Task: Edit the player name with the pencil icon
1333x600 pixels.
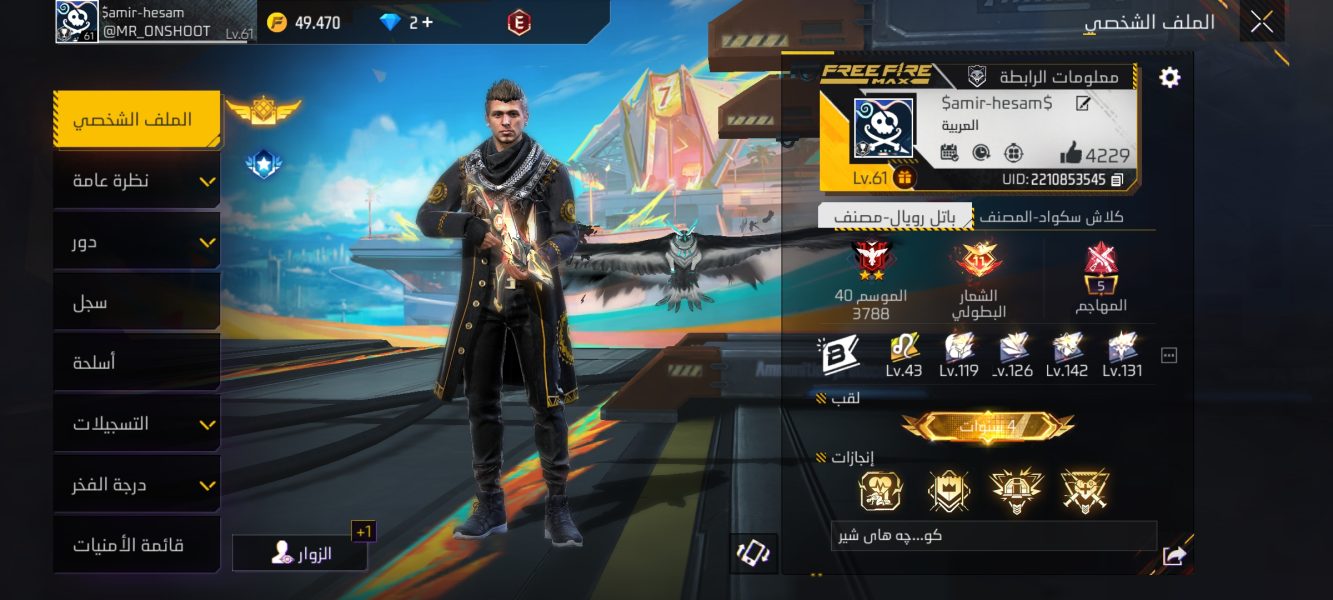Action: [x=1083, y=104]
